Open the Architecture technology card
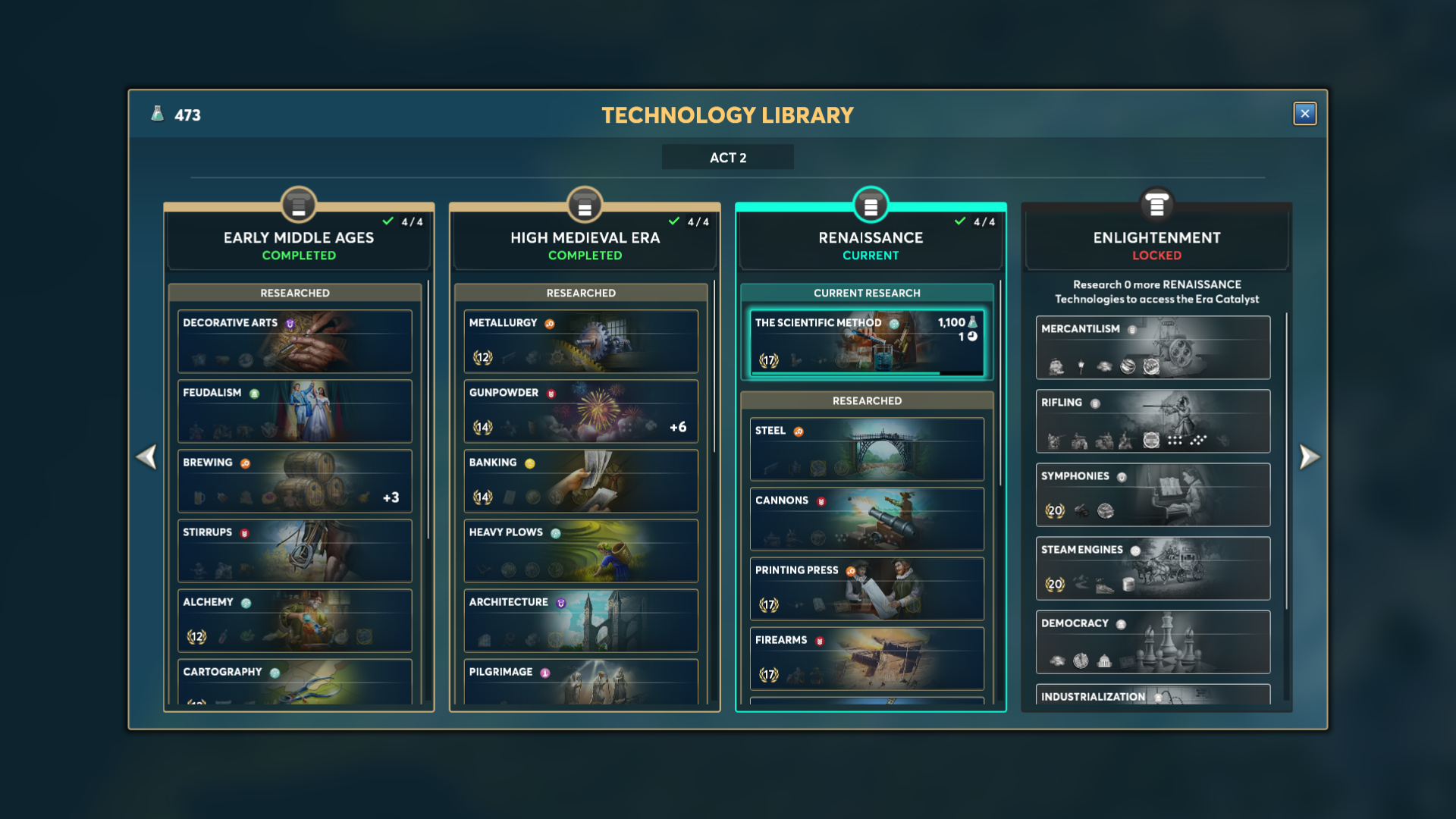Screen dimensions: 1456x819 (581, 620)
